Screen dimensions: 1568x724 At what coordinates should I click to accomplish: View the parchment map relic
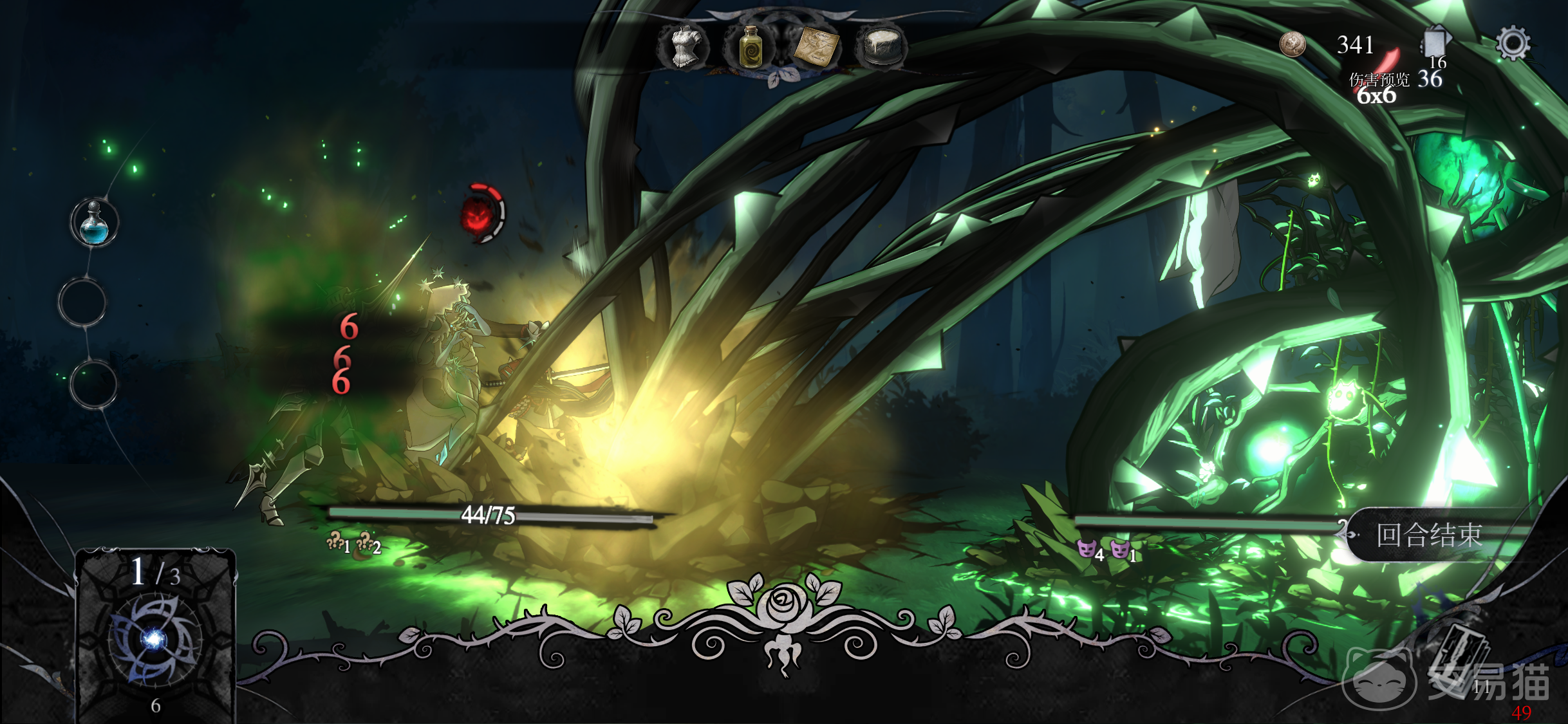(817, 46)
